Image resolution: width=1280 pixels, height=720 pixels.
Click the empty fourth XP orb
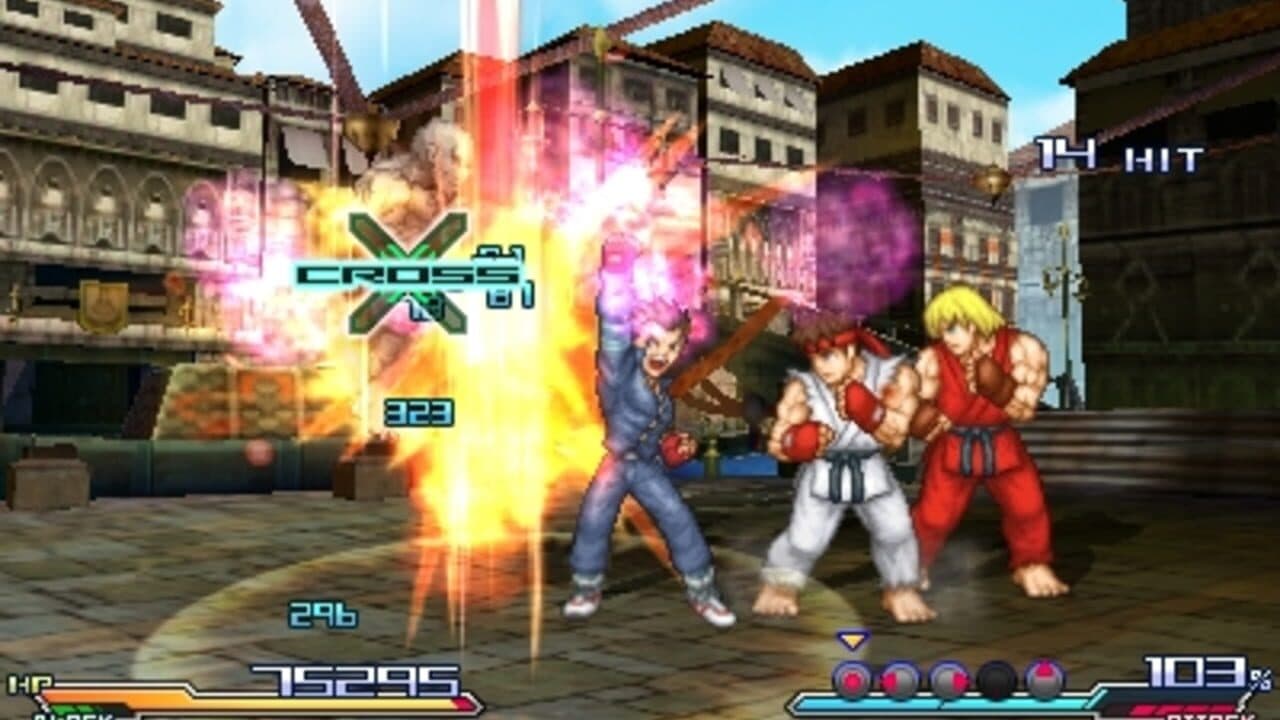tap(997, 679)
